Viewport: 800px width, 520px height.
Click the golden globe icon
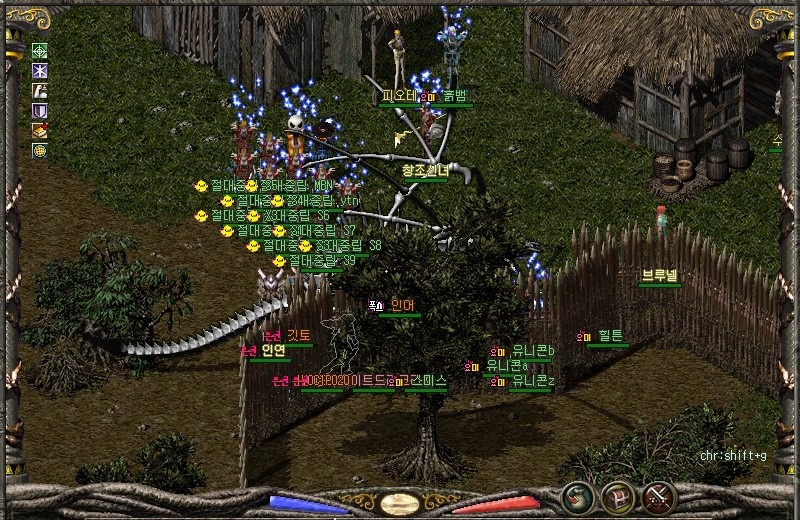40,151
